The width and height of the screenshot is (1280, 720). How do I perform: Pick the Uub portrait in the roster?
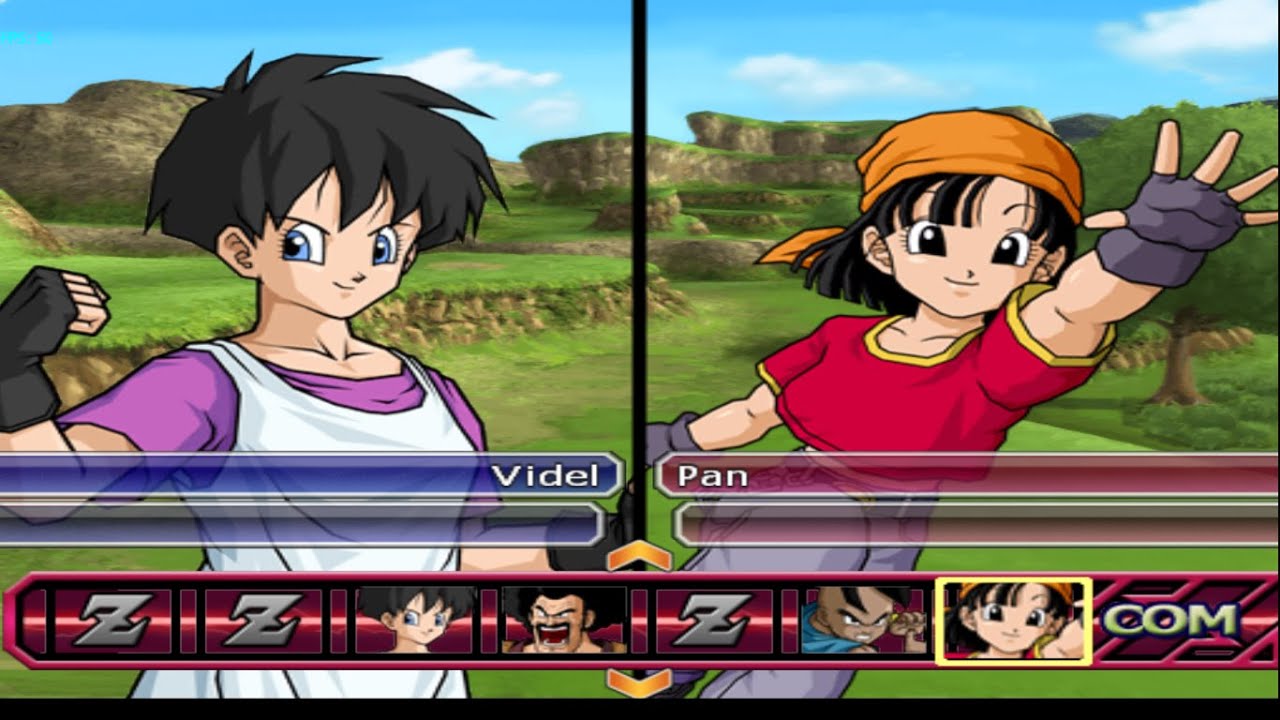pyautogui.click(x=864, y=620)
